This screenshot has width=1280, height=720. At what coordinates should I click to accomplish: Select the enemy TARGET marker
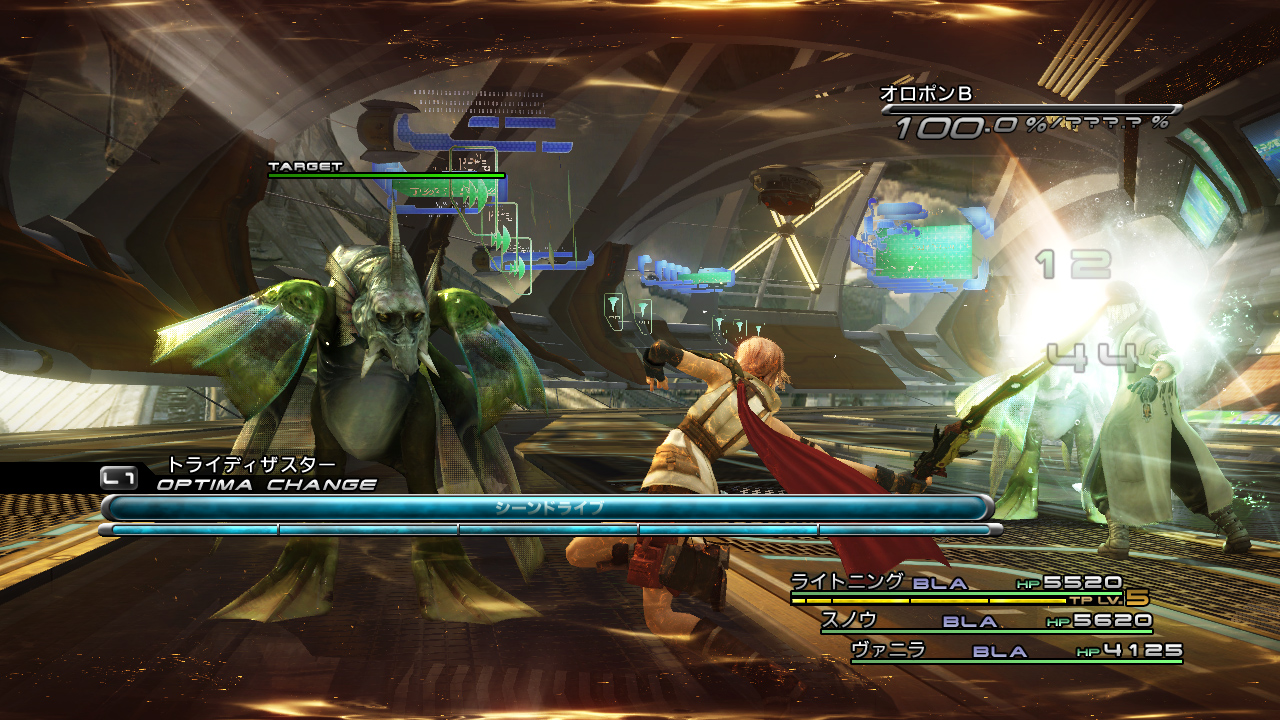[306, 167]
